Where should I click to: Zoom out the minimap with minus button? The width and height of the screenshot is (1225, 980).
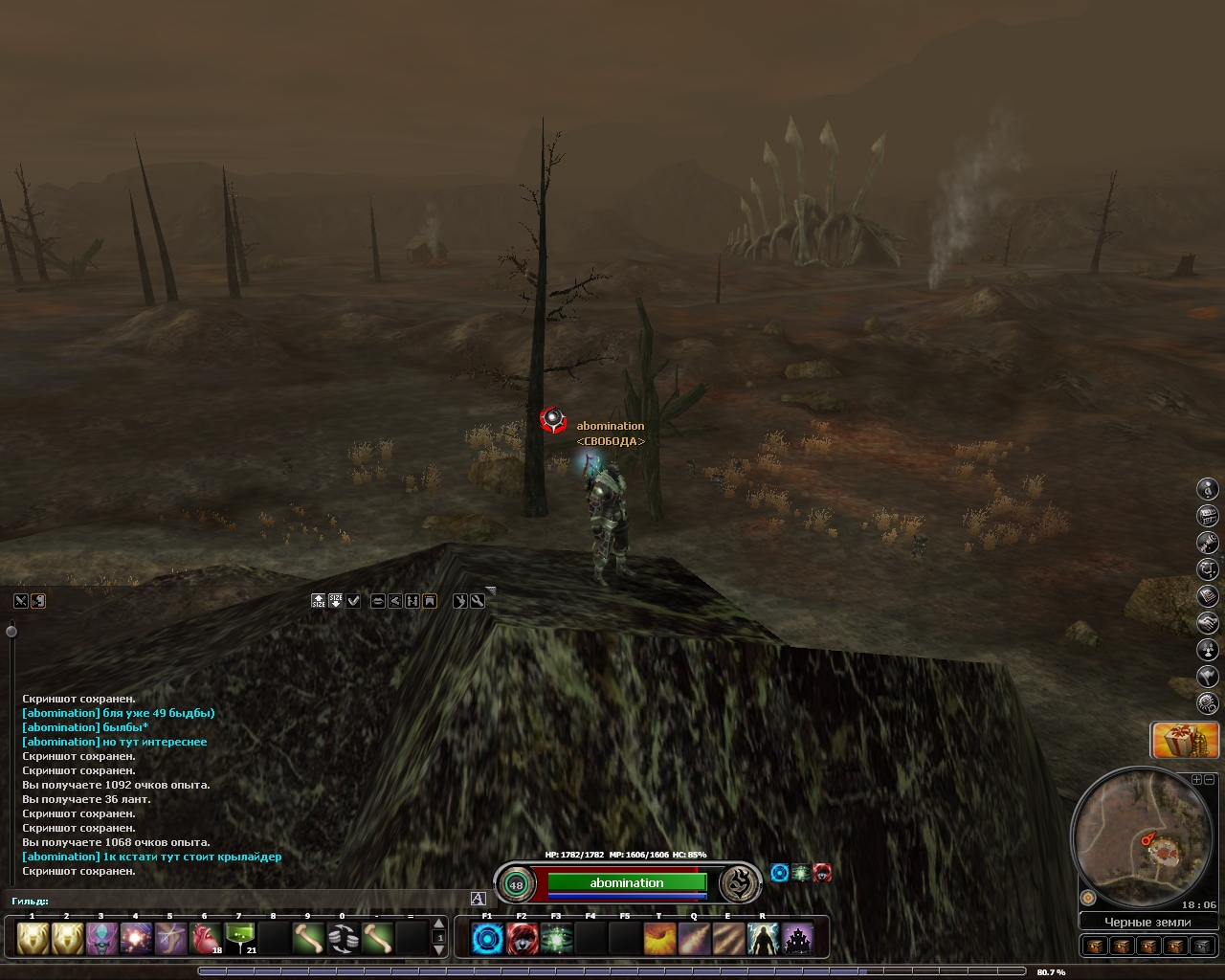click(1209, 780)
